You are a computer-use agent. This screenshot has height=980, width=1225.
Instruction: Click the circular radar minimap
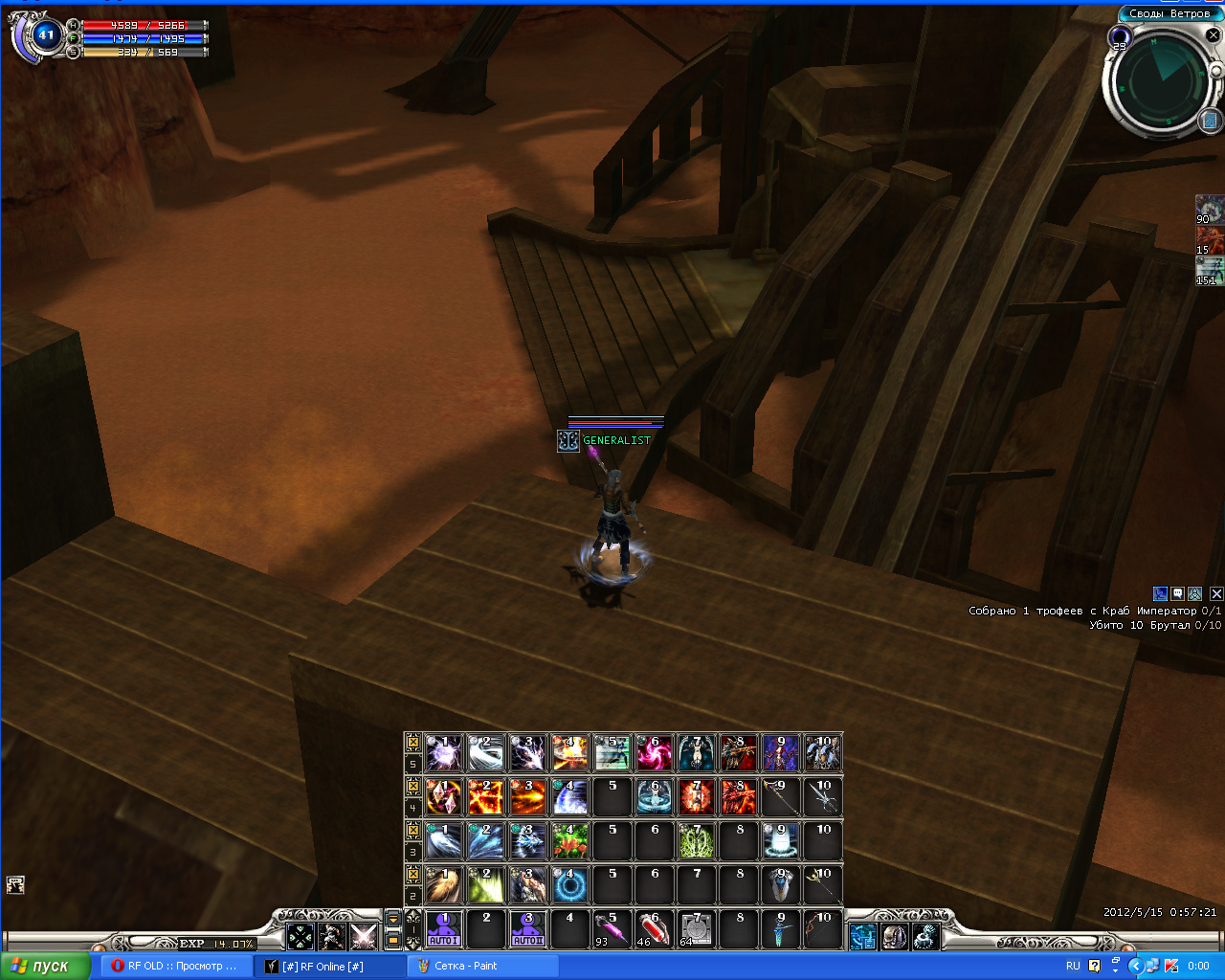[x=1158, y=80]
